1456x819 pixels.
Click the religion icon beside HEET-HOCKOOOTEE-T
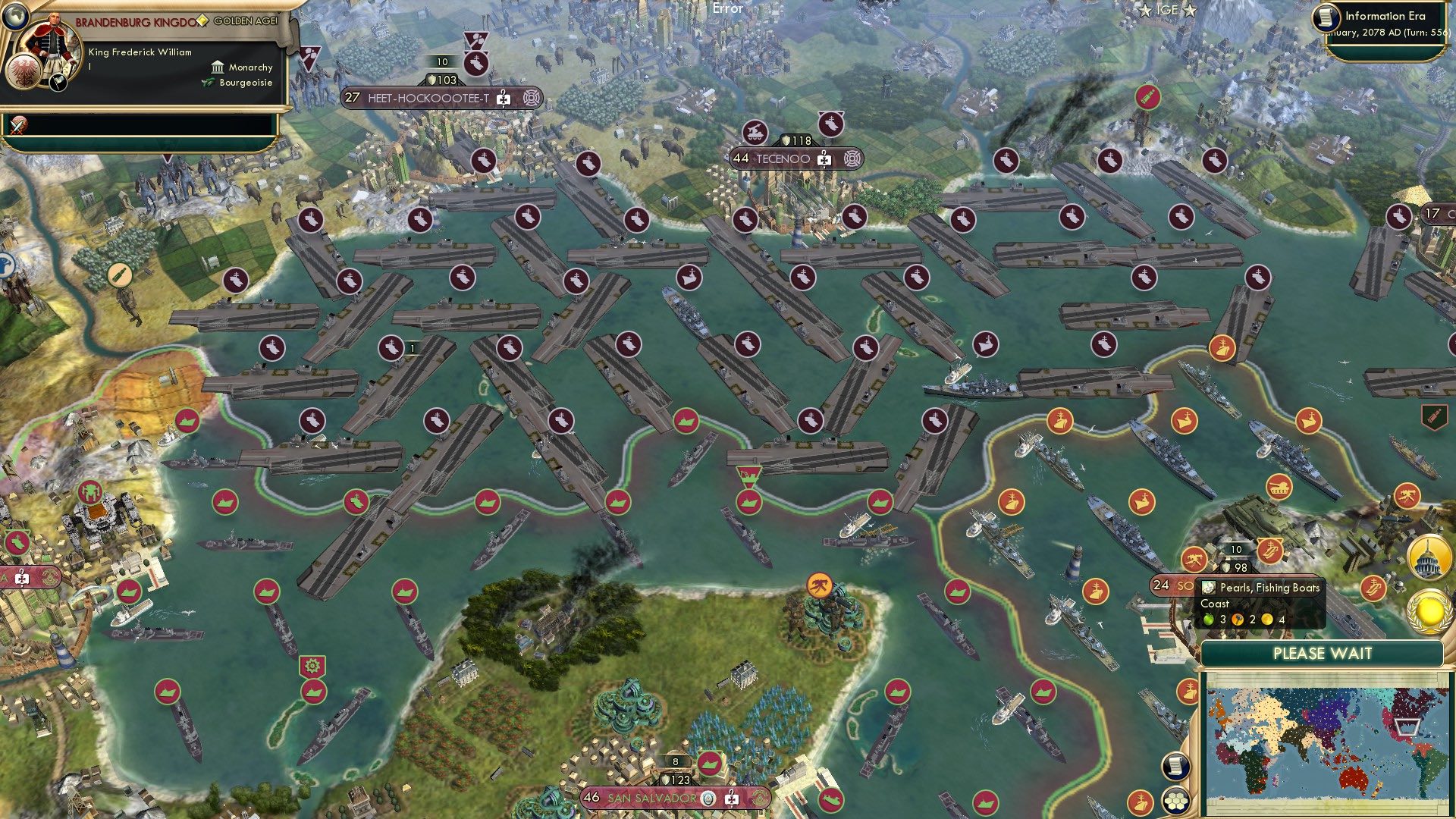[533, 97]
